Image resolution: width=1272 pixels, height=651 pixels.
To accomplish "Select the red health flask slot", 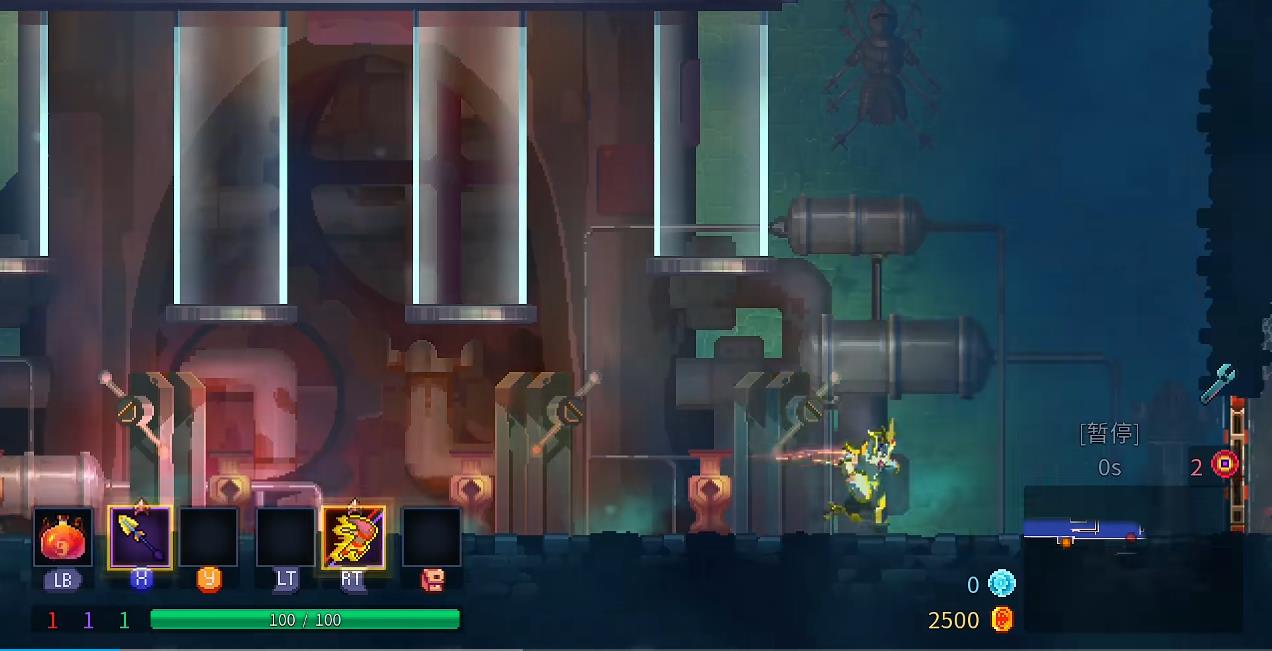I will 62,538.
